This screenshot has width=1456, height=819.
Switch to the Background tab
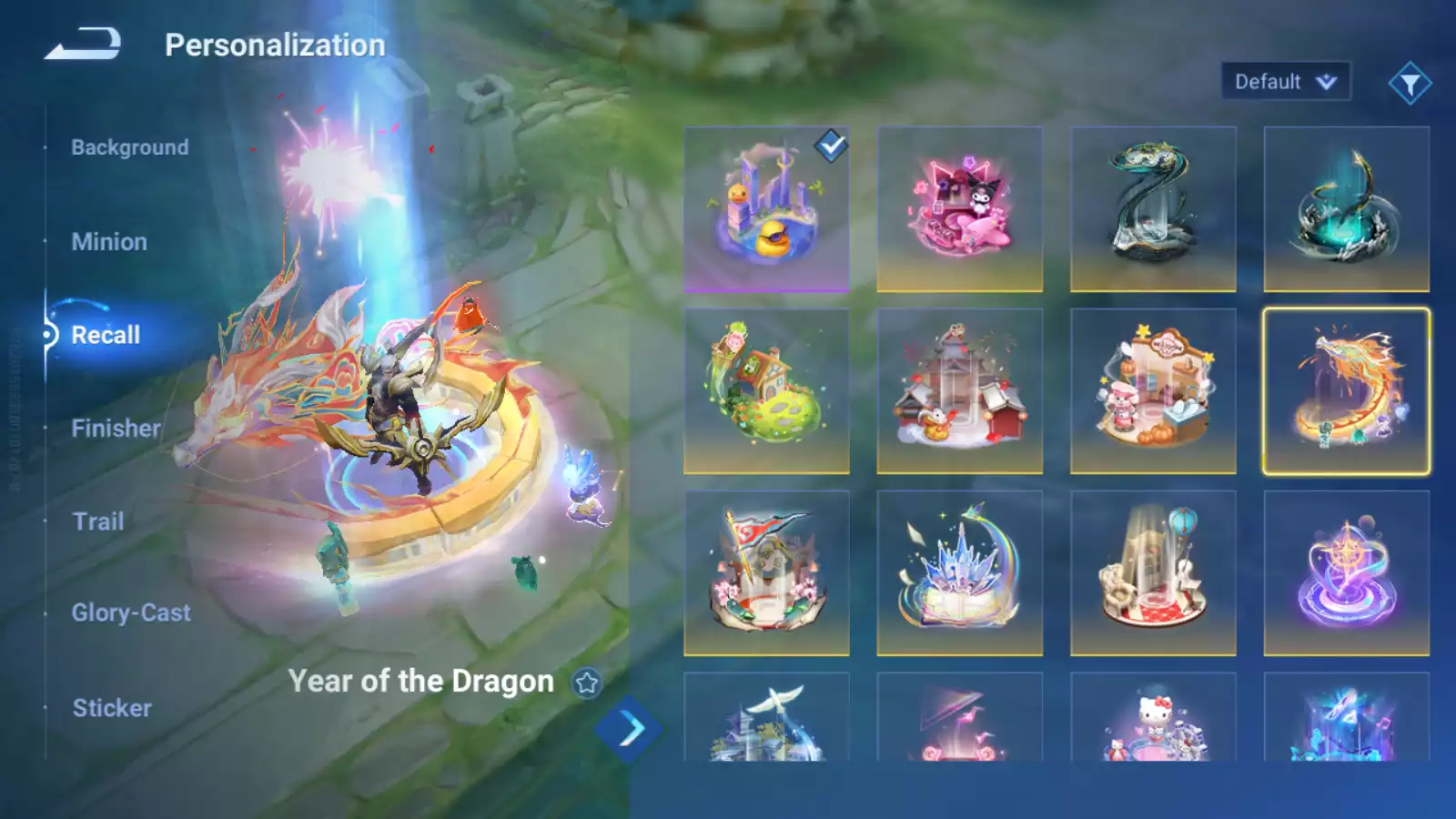coord(130,147)
